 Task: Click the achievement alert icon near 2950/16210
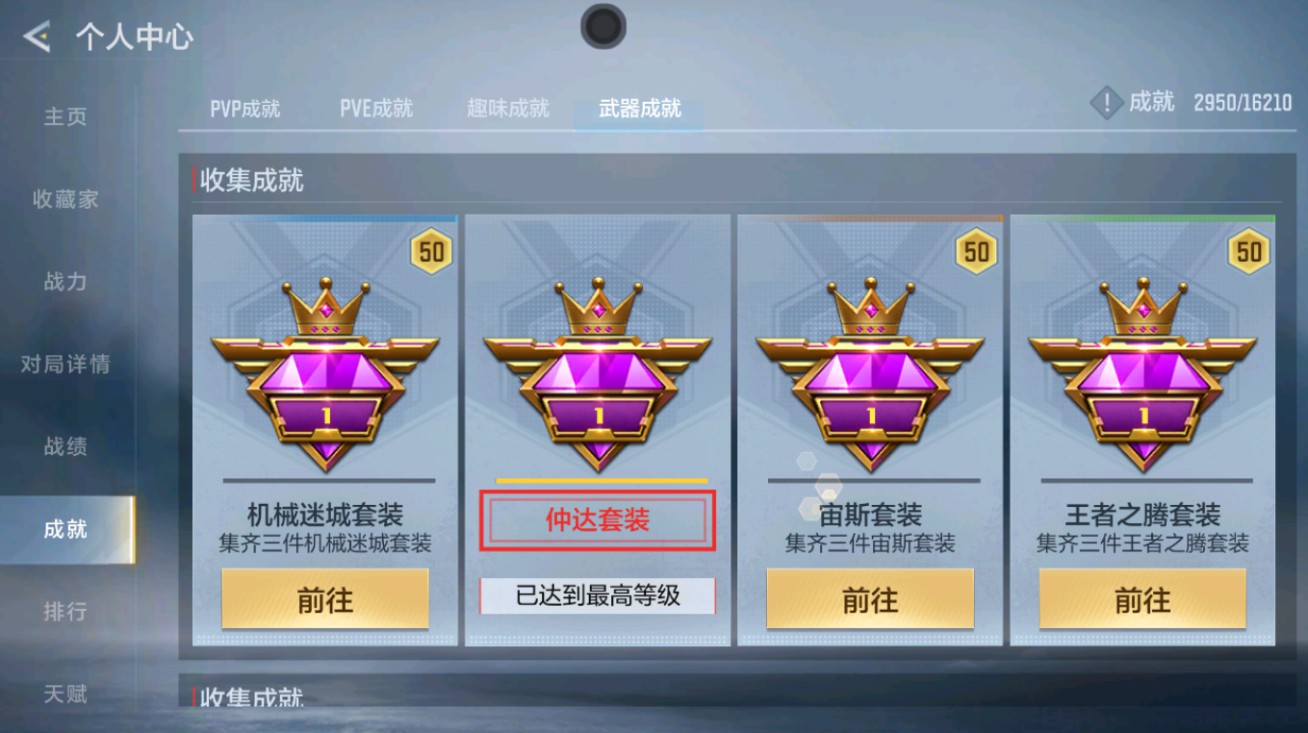click(x=1105, y=101)
